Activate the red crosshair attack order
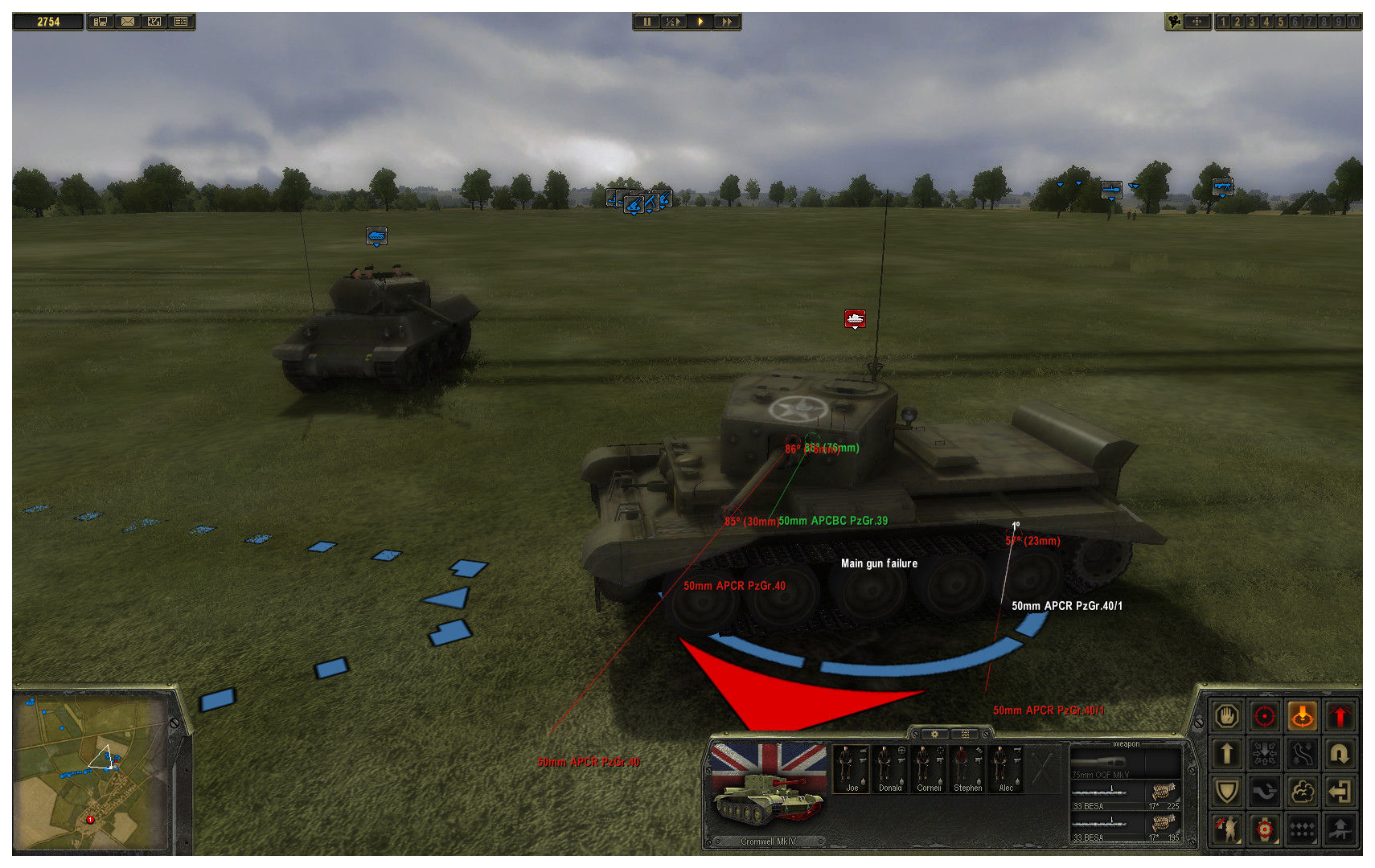 pyautogui.click(x=1264, y=716)
